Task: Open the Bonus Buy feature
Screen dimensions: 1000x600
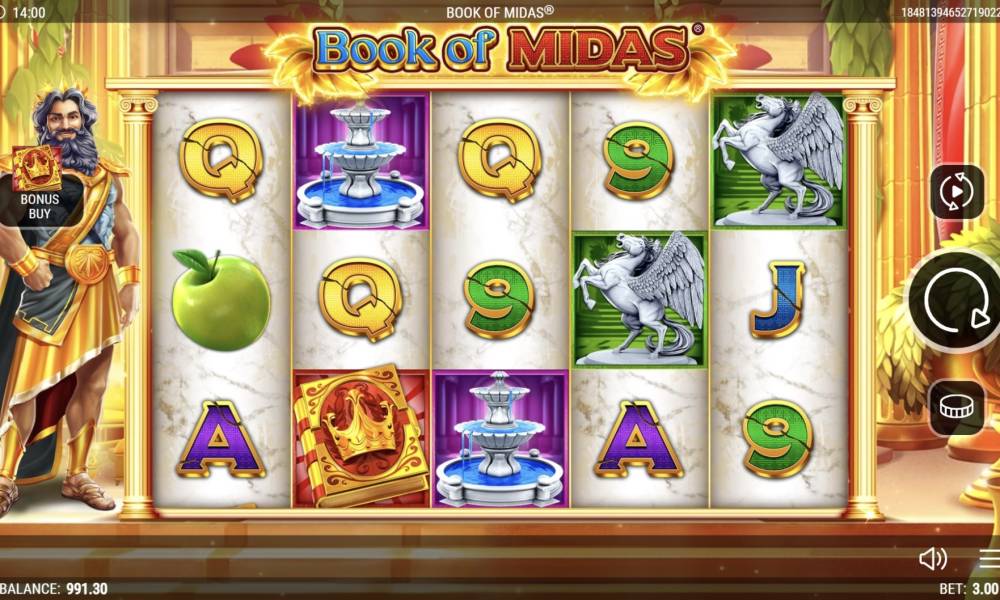Action: pyautogui.click(x=37, y=178)
